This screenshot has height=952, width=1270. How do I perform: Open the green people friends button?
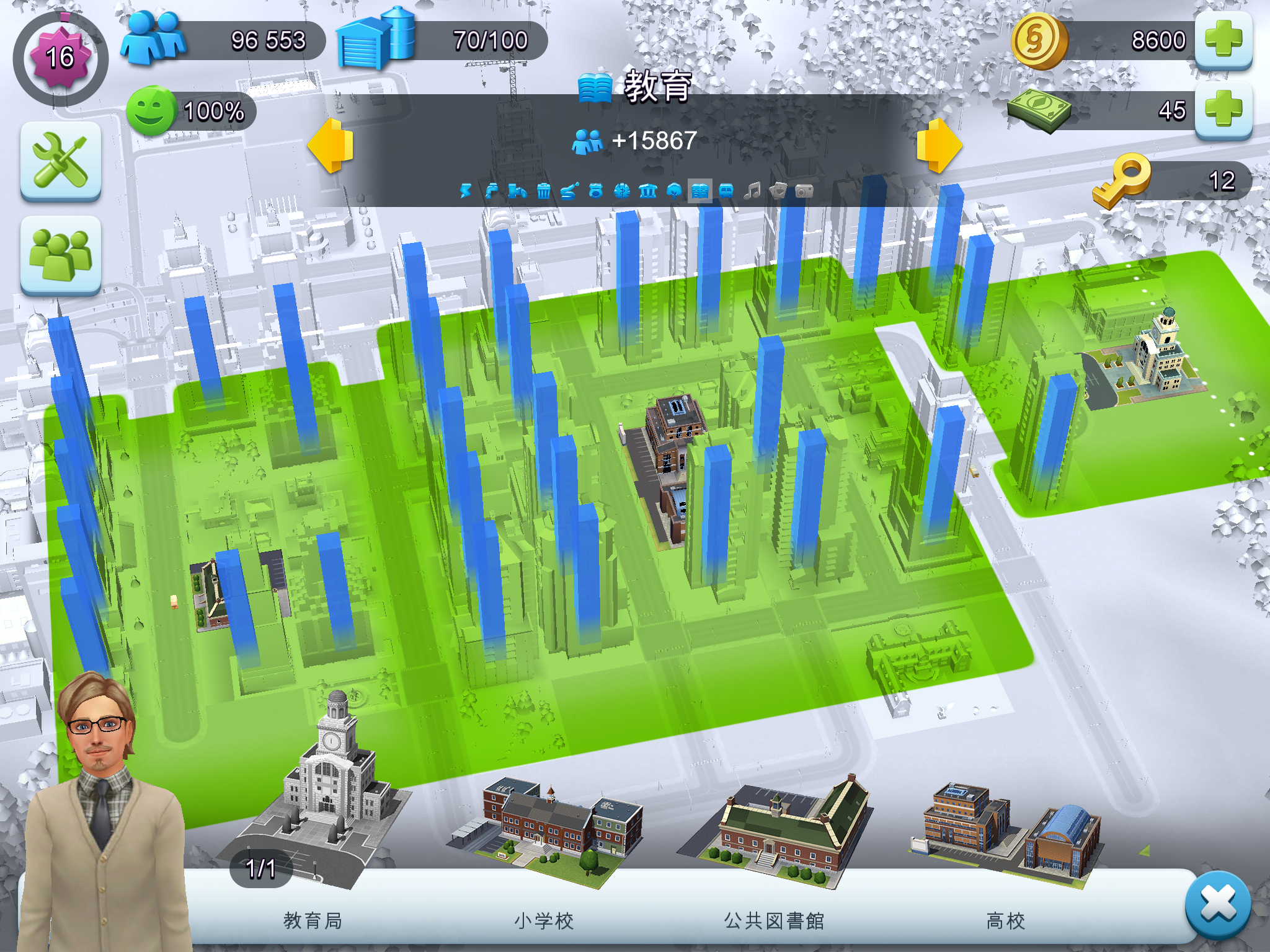[61, 255]
